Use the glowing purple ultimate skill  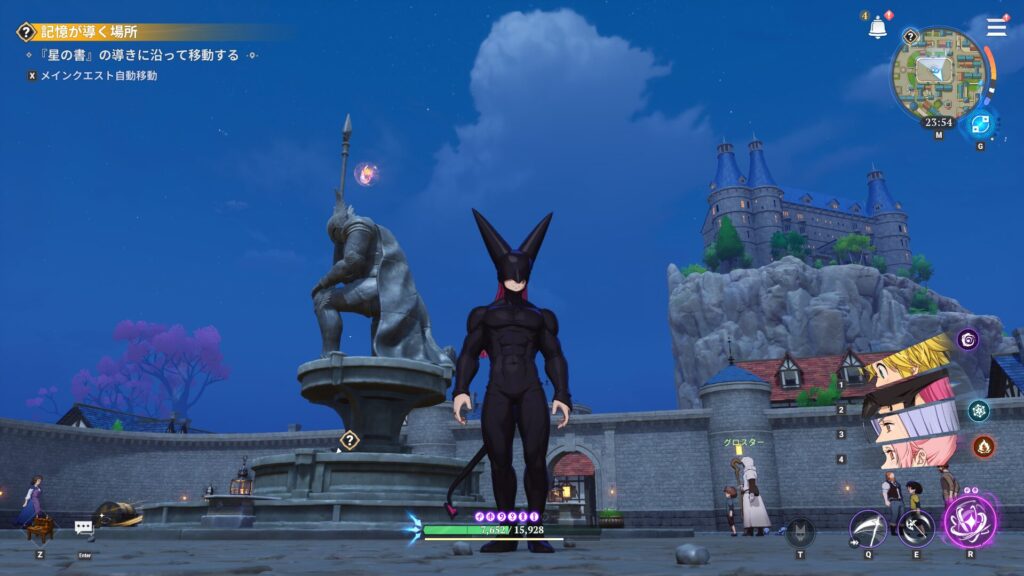(969, 522)
